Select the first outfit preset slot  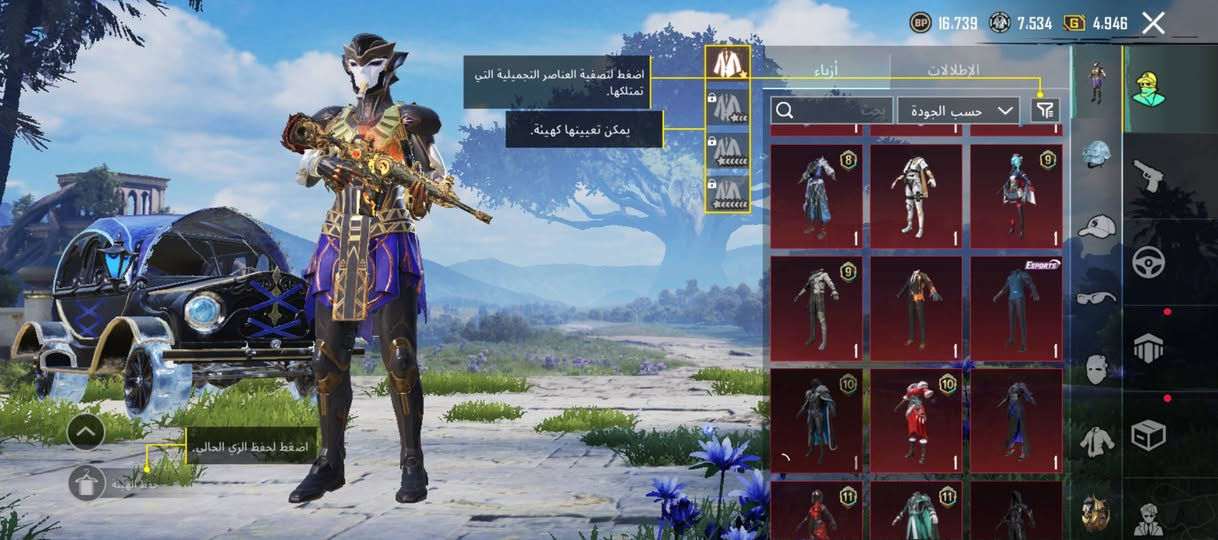[x=727, y=63]
